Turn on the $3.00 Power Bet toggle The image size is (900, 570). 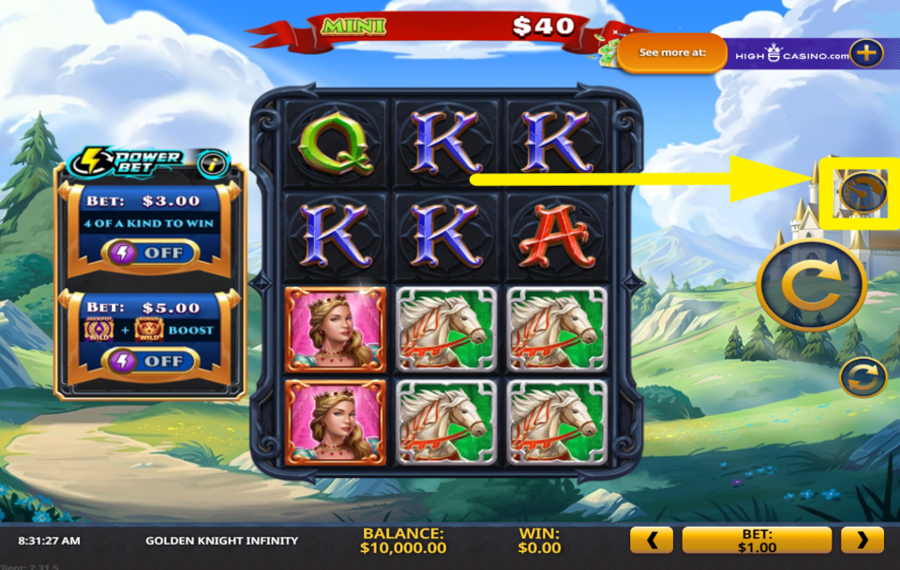click(149, 253)
